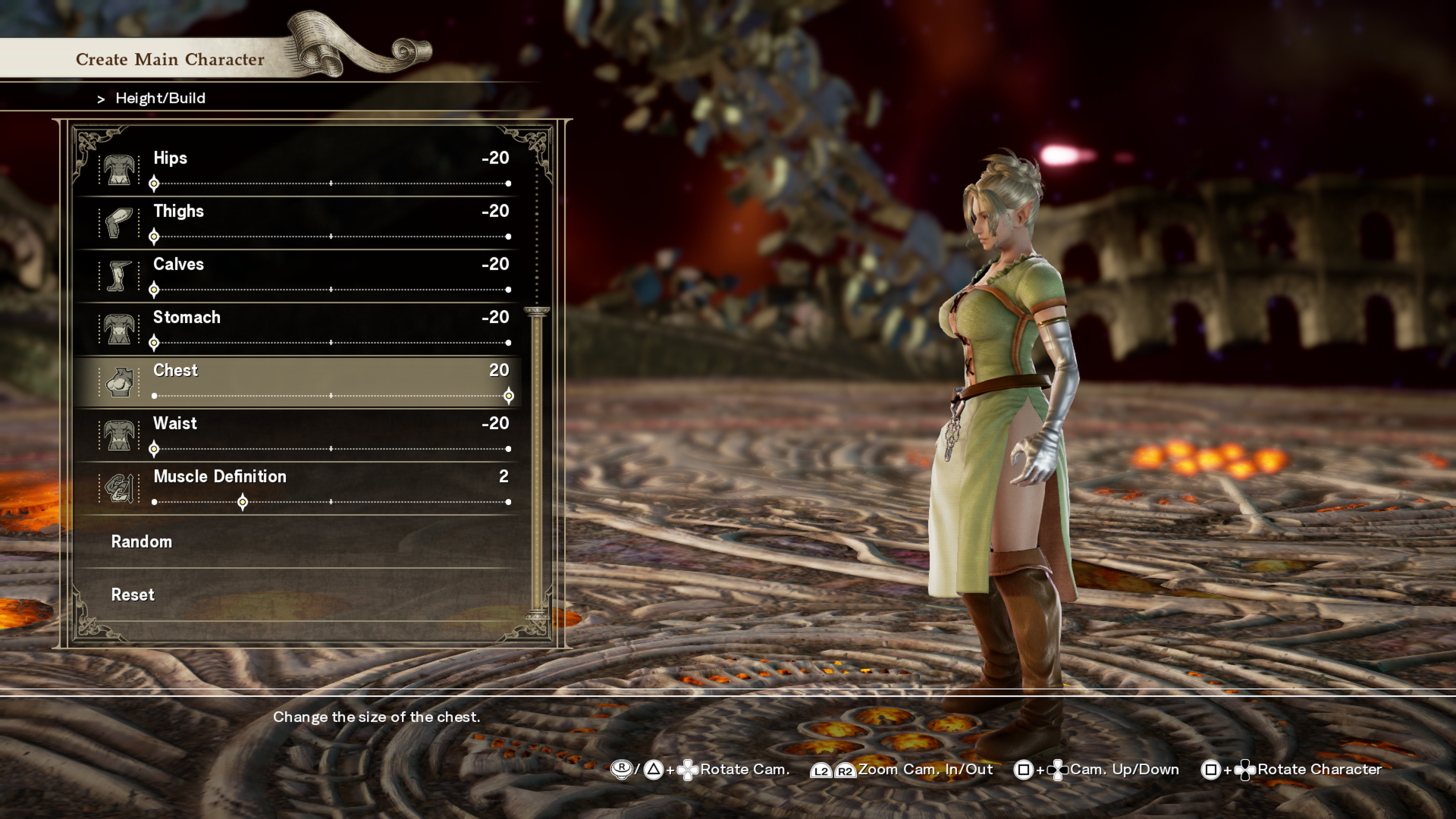Click the menu list scrollbar

pos(537,463)
